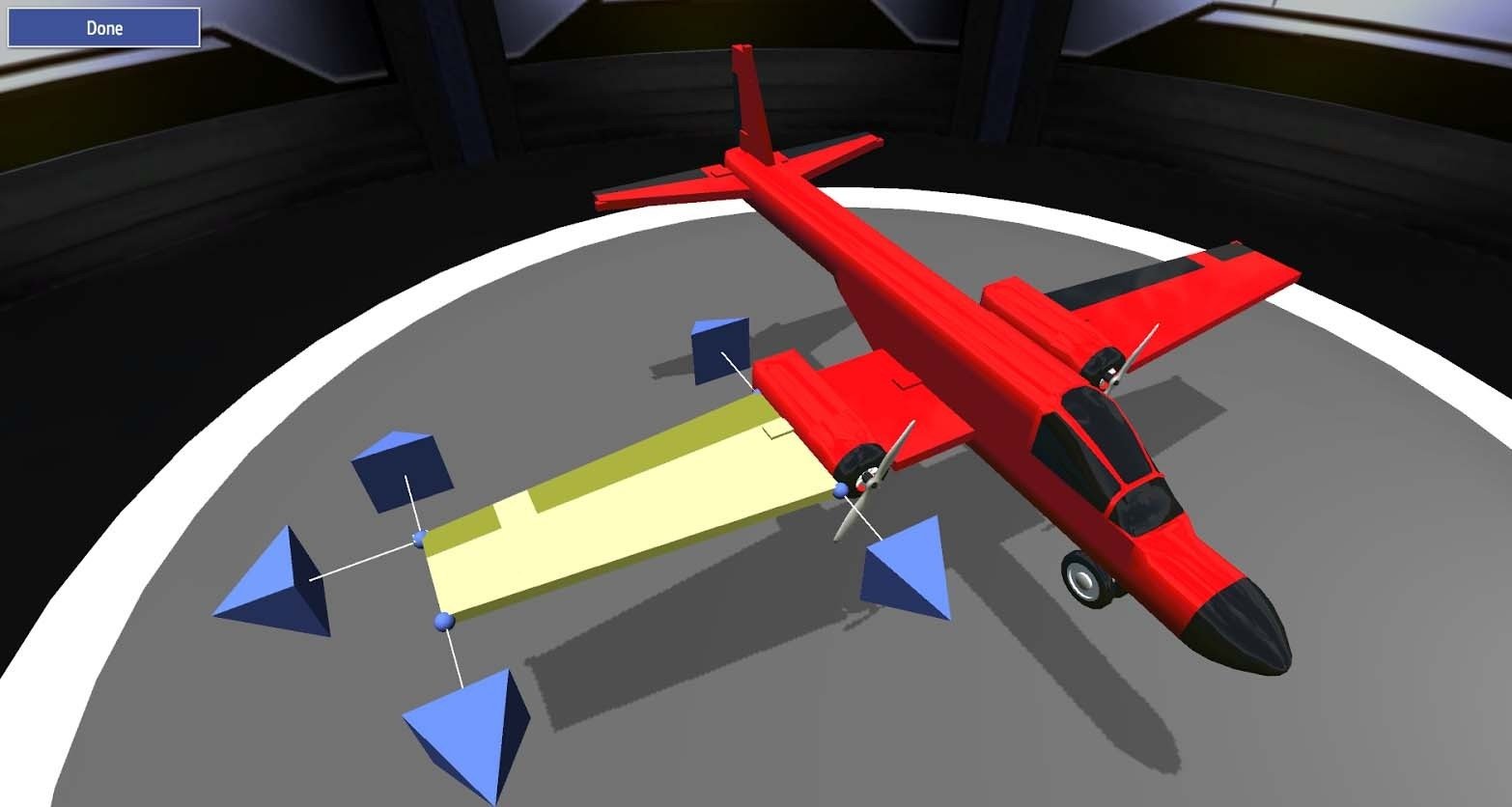This screenshot has width=1512, height=807.
Task: Click the far-left pyramid wingtip handle
Action: coord(273,579)
